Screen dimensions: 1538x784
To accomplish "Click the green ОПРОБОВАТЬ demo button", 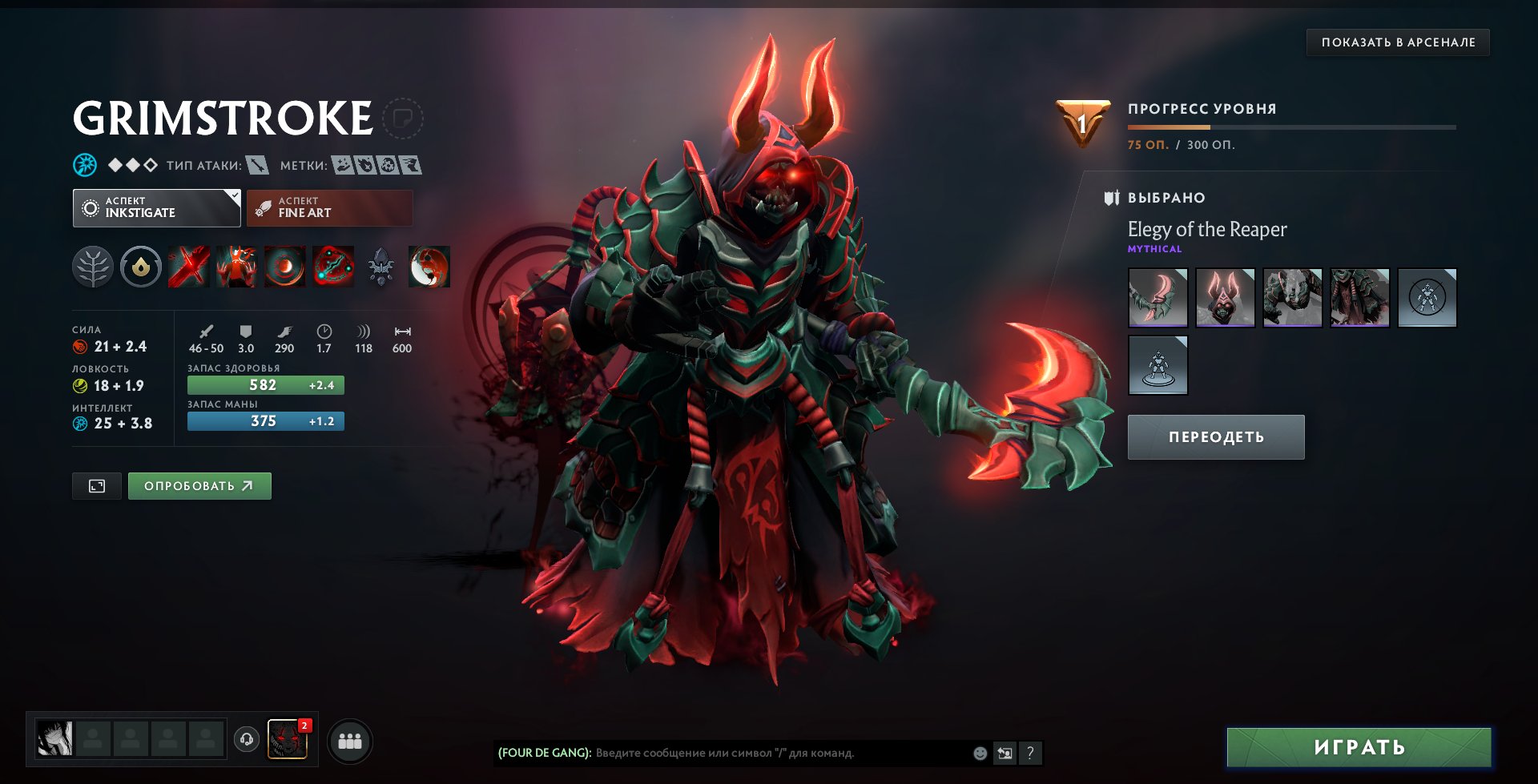I will (x=199, y=486).
